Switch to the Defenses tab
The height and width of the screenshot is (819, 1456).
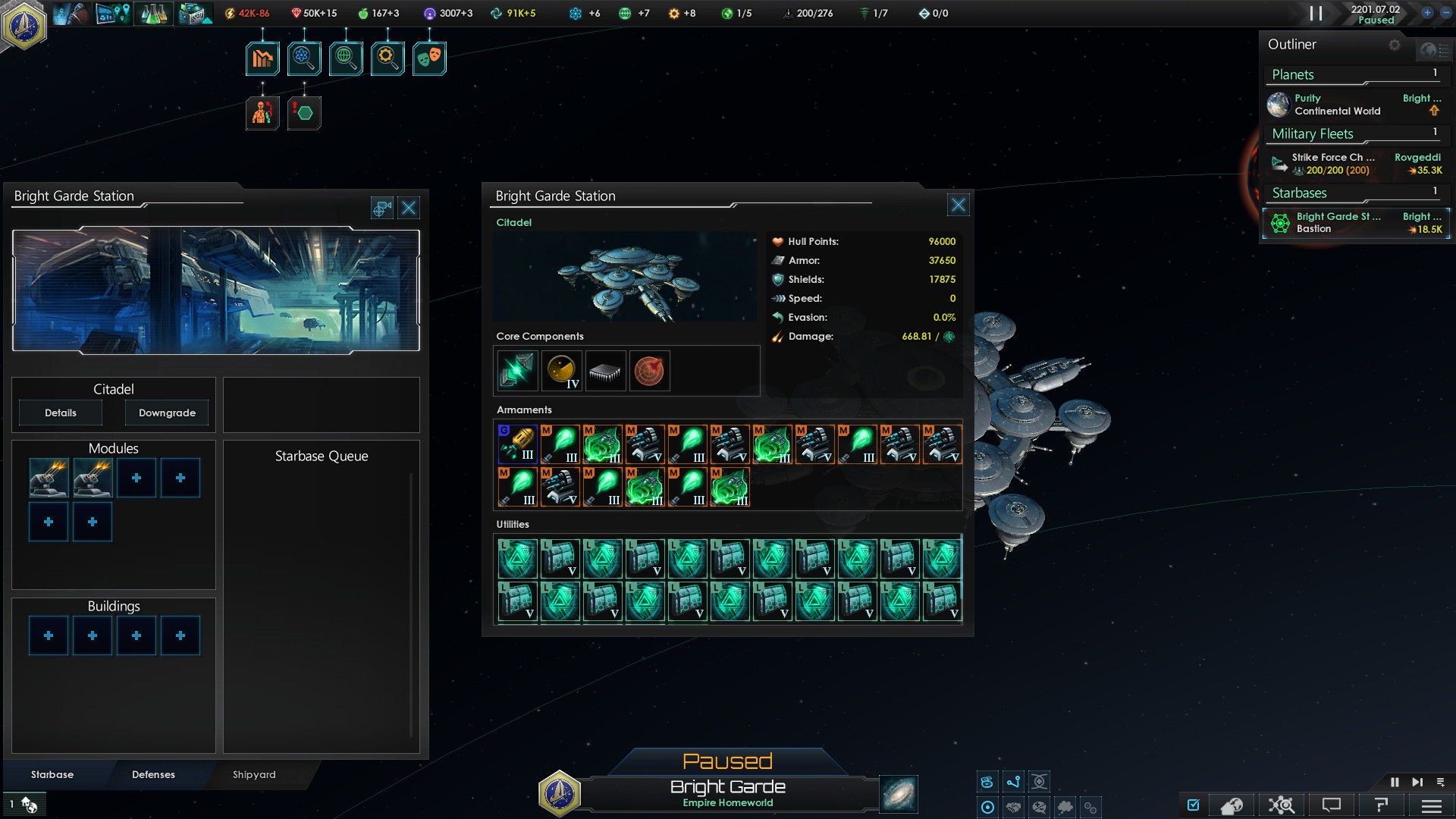(153, 774)
